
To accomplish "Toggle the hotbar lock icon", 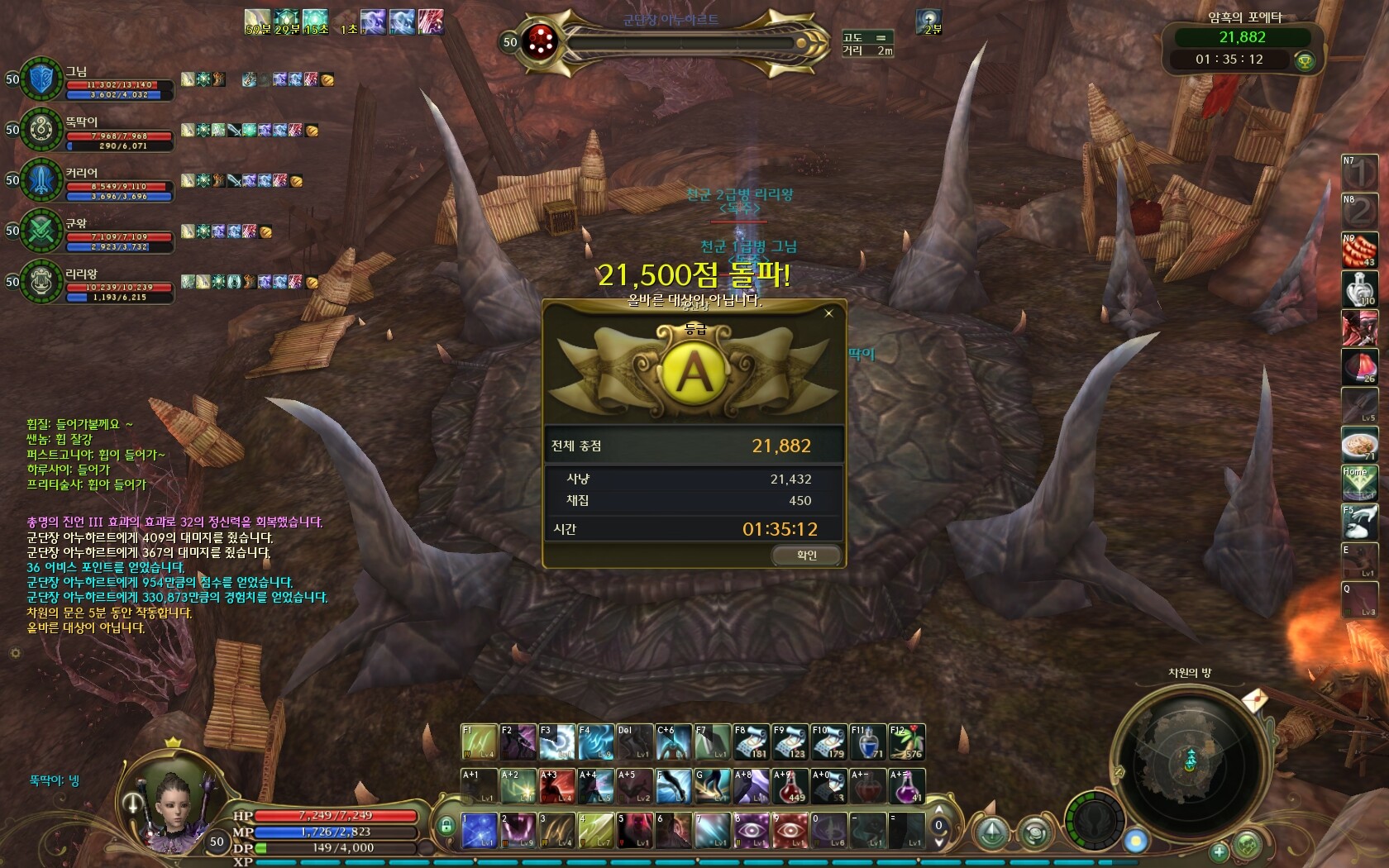I will 446,825.
